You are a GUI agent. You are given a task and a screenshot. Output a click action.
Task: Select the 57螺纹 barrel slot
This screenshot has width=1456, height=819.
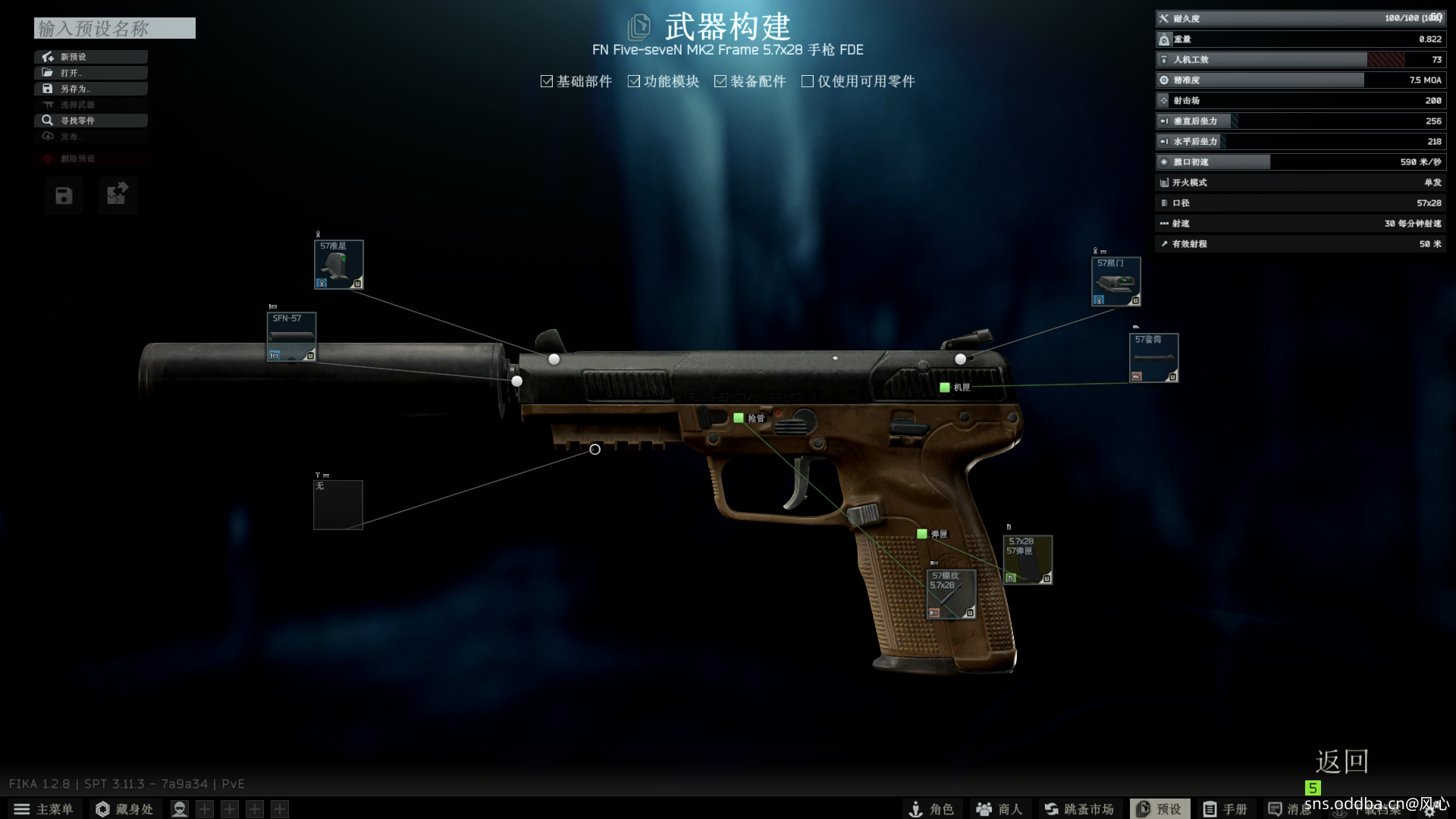pos(951,595)
